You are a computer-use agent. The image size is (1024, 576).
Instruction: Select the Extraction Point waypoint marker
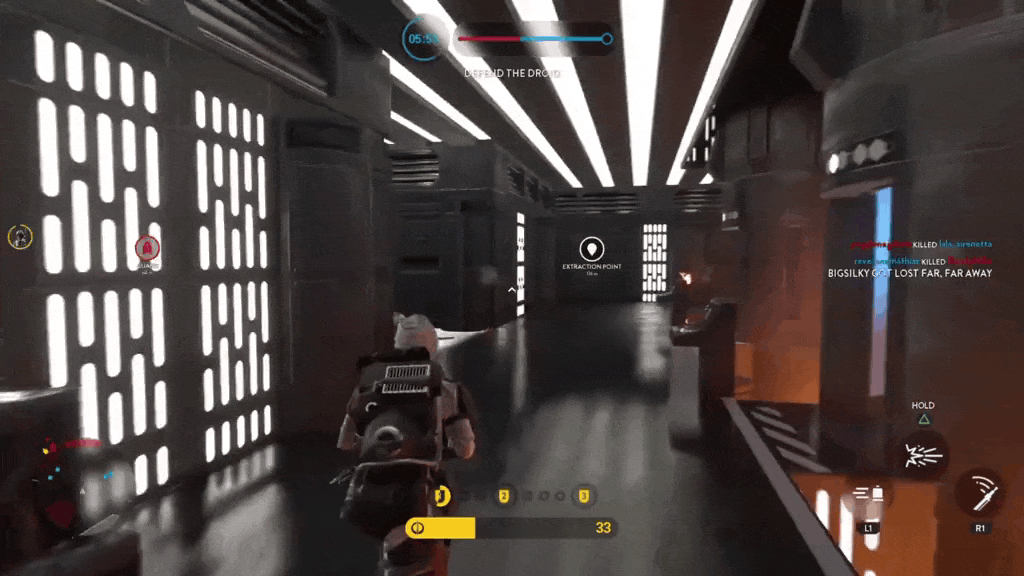pos(591,248)
